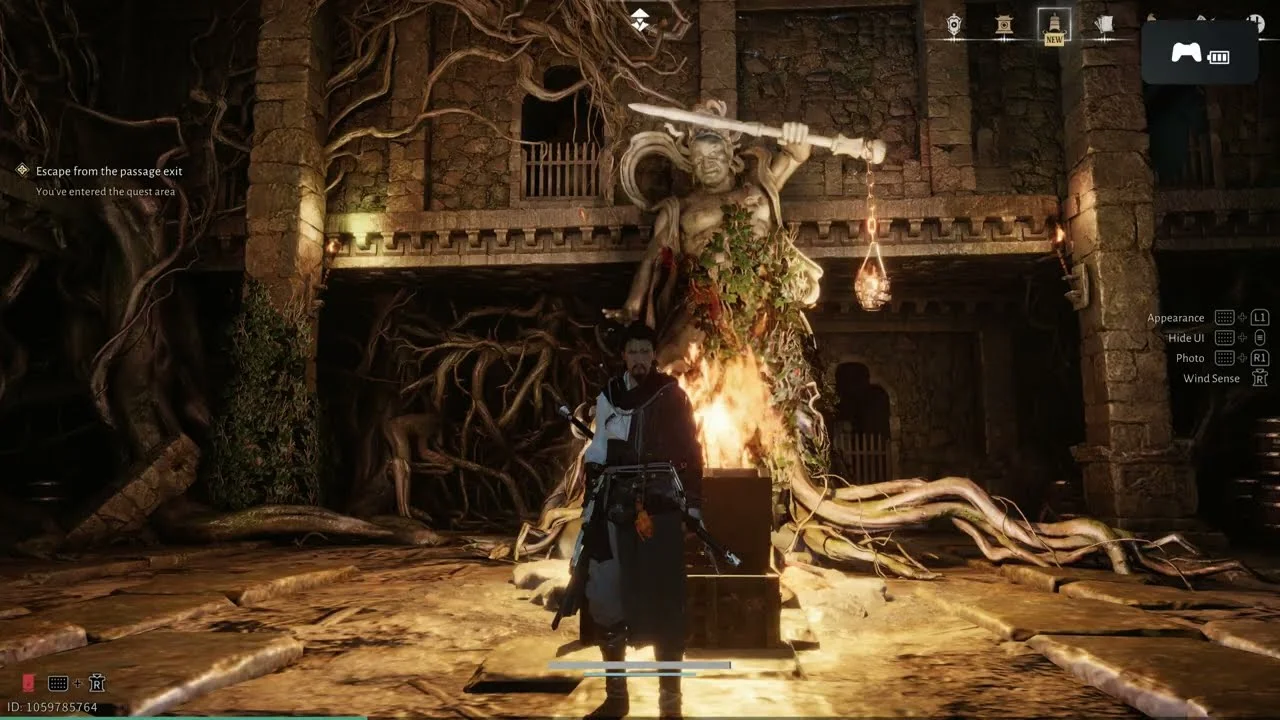The width and height of the screenshot is (1280, 720).
Task: Open the stacked papers menu icon
Action: click(x=1104, y=26)
